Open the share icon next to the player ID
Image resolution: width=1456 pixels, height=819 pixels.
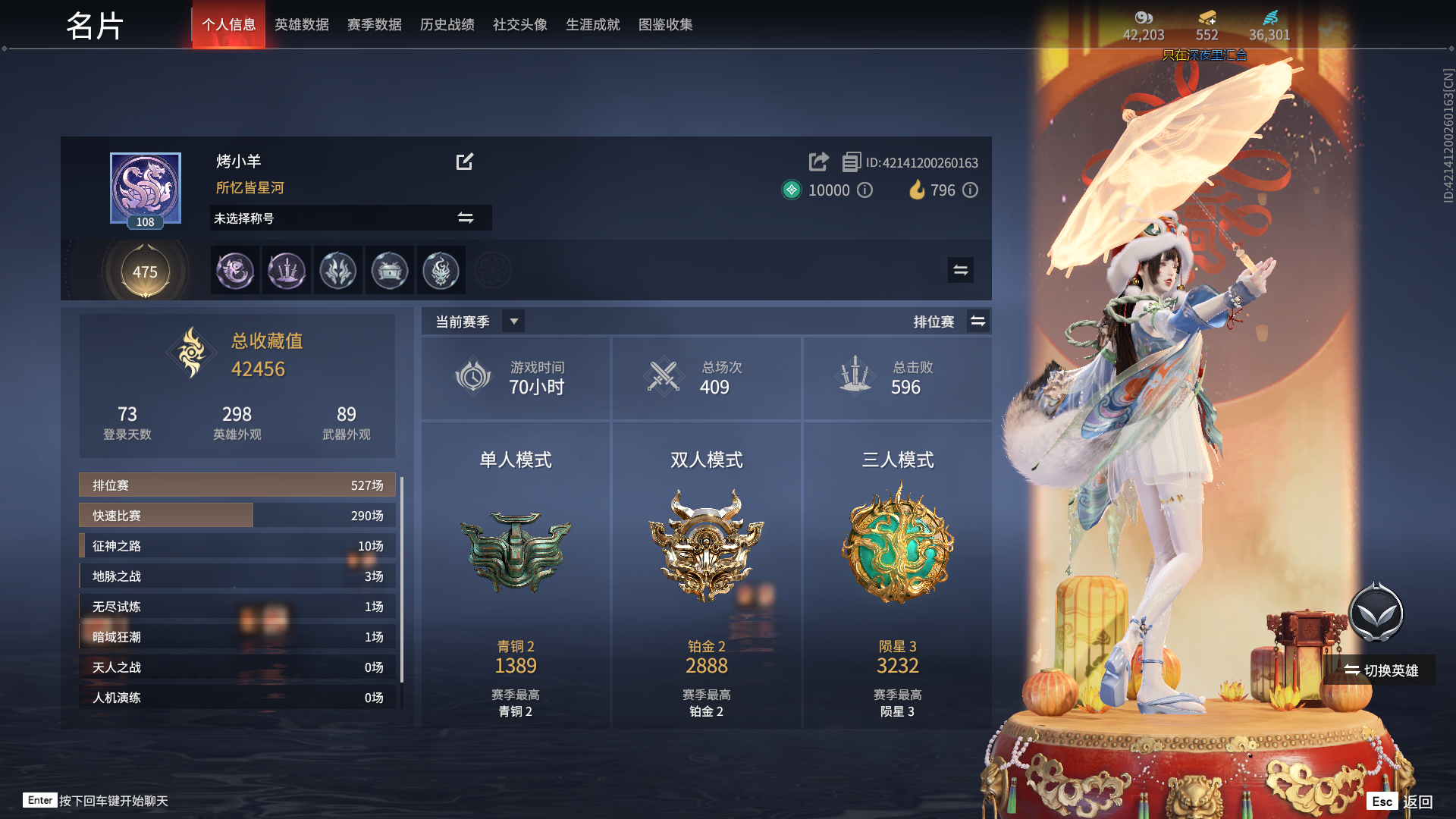[817, 162]
